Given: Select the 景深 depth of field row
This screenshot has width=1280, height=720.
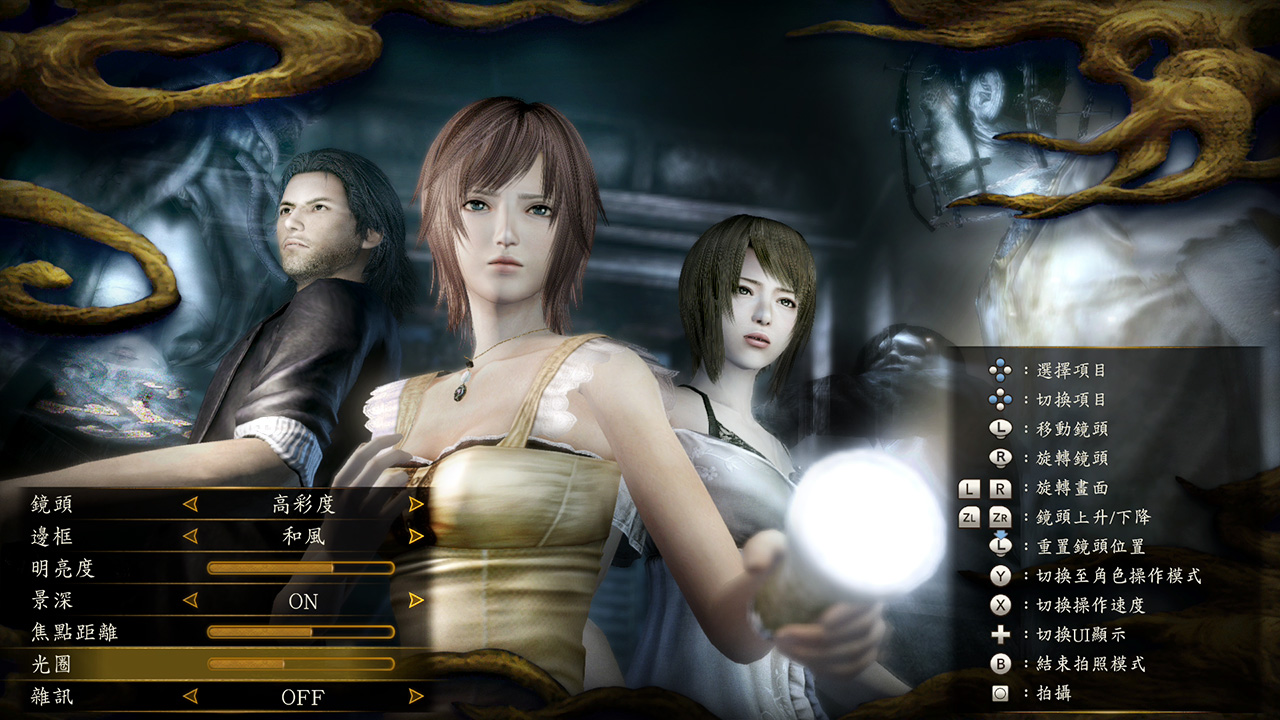Looking at the screenshot, I should click(x=52, y=600).
